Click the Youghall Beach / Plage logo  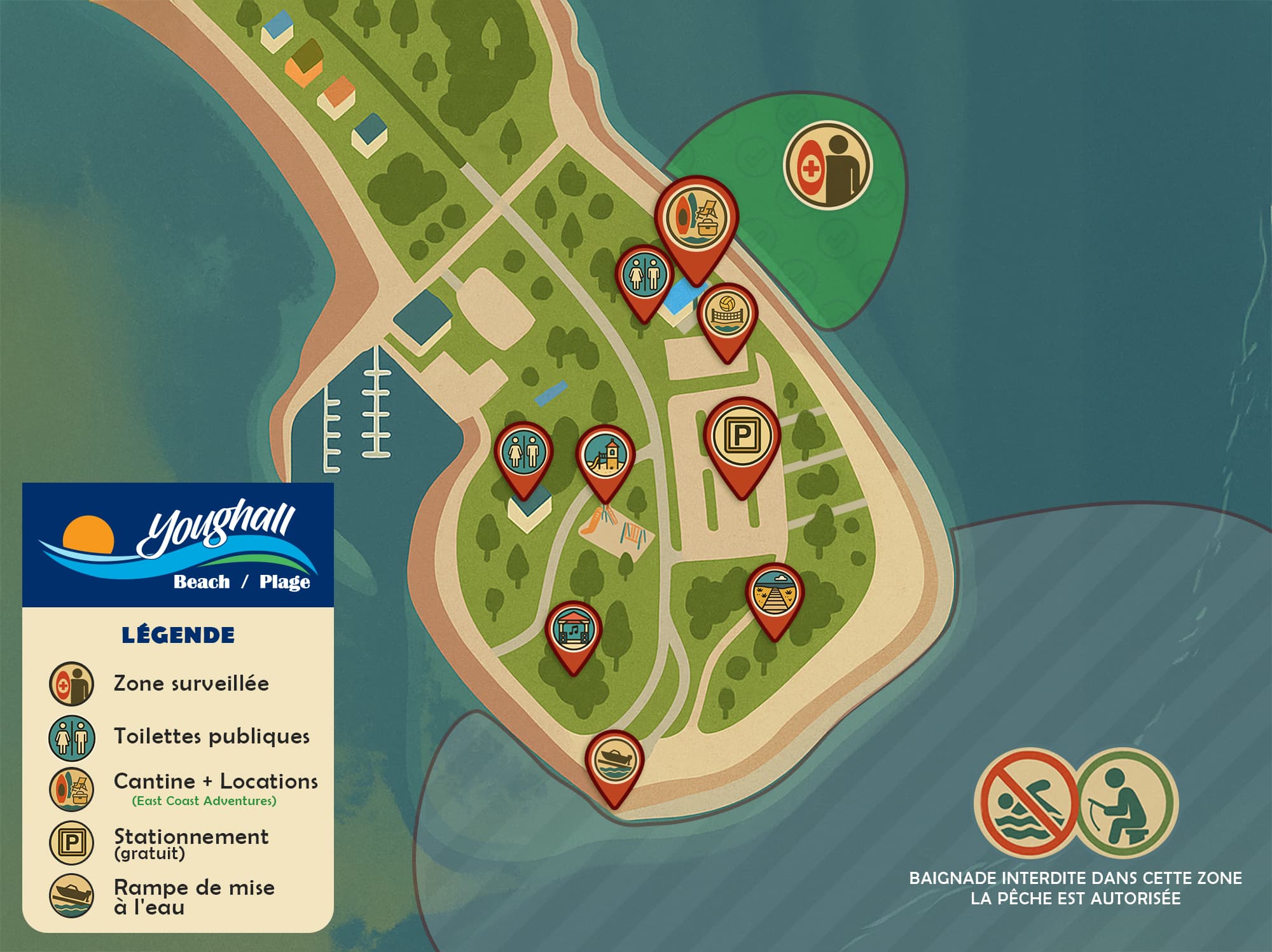[x=178, y=545]
